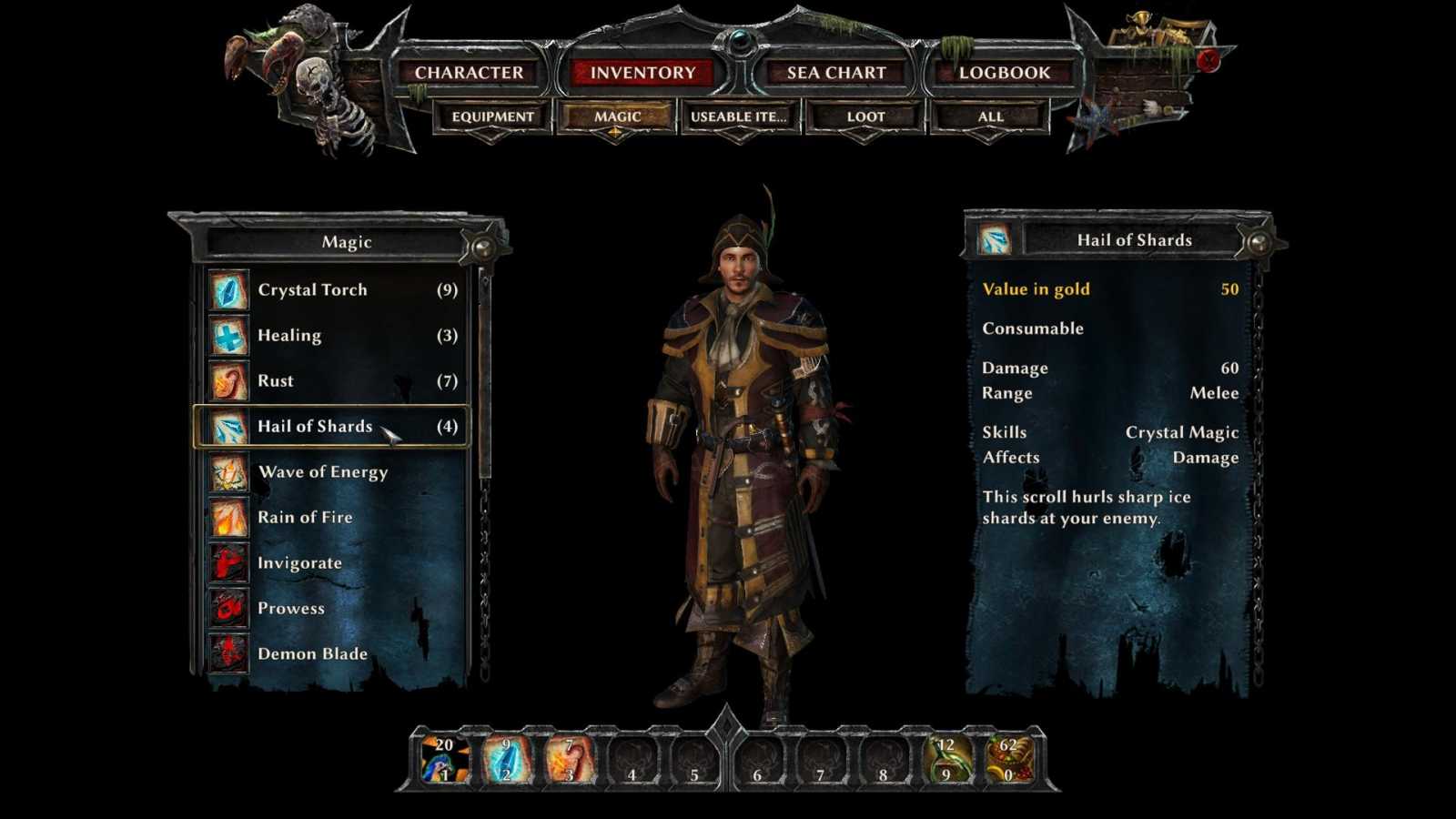Click the Hail of Shards icon in details panel
1456x819 pixels.
[x=996, y=238]
